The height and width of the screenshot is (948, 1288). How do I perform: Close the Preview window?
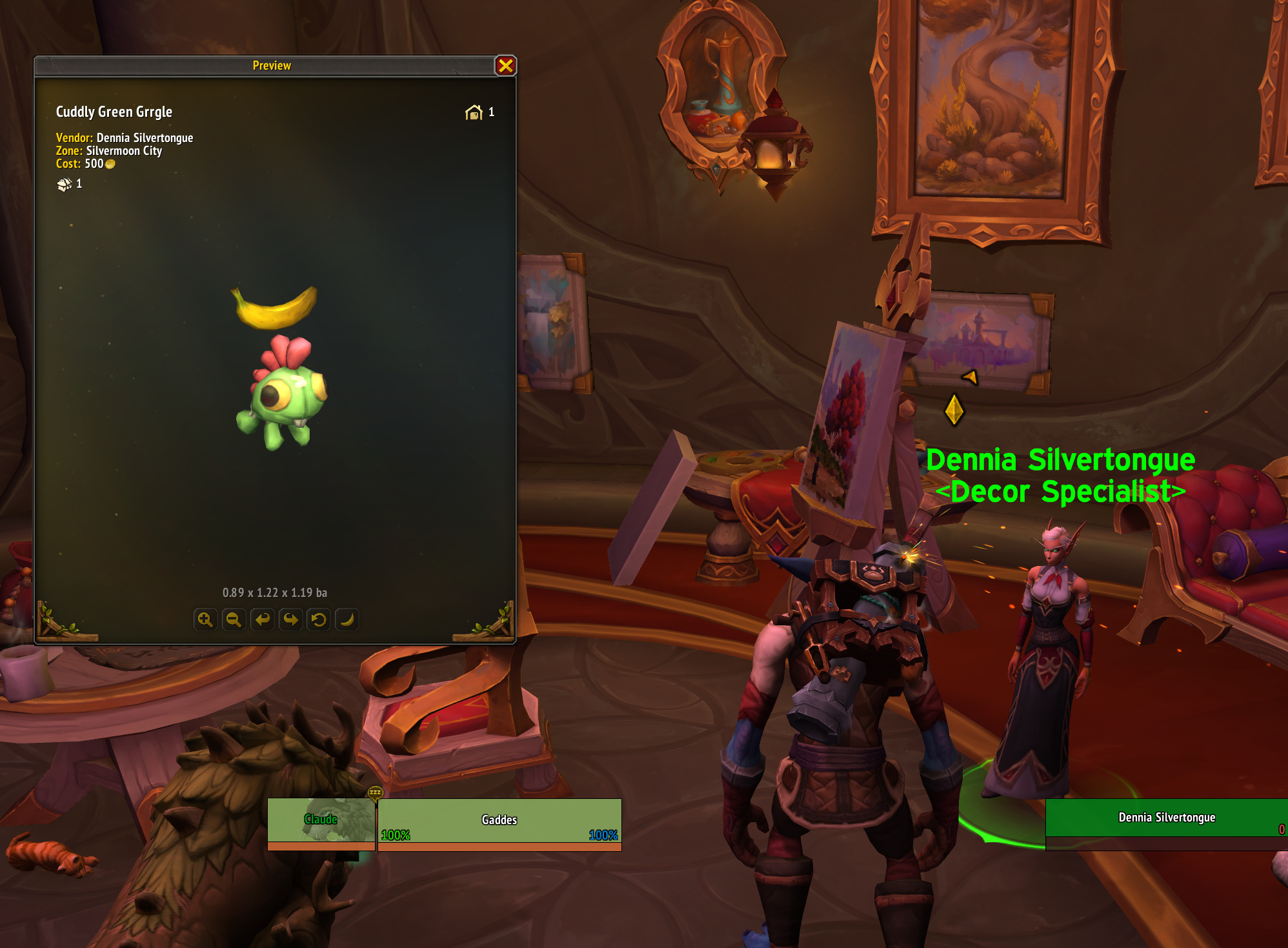pyautogui.click(x=505, y=66)
